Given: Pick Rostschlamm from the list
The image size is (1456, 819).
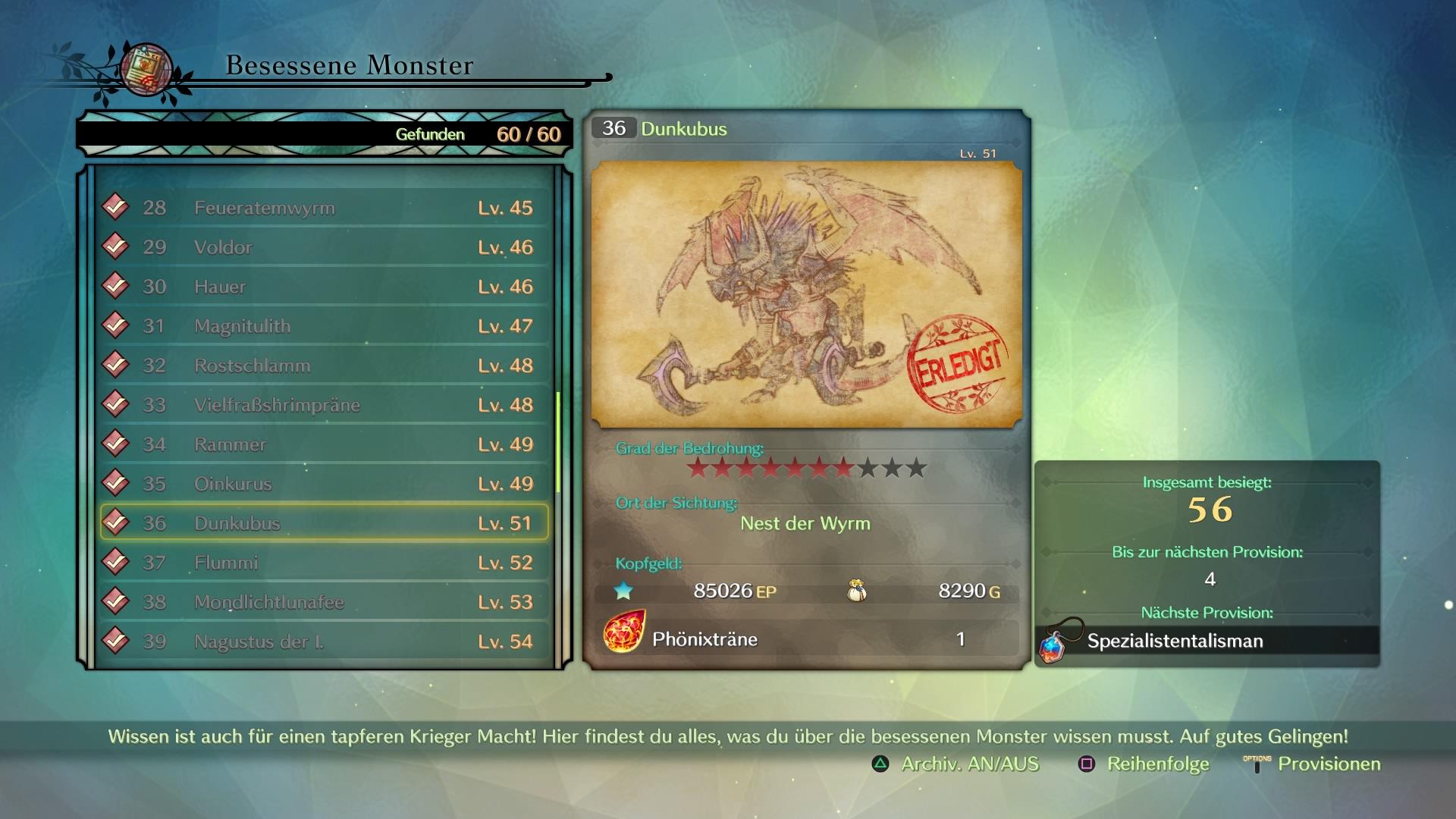Looking at the screenshot, I should 325,366.
